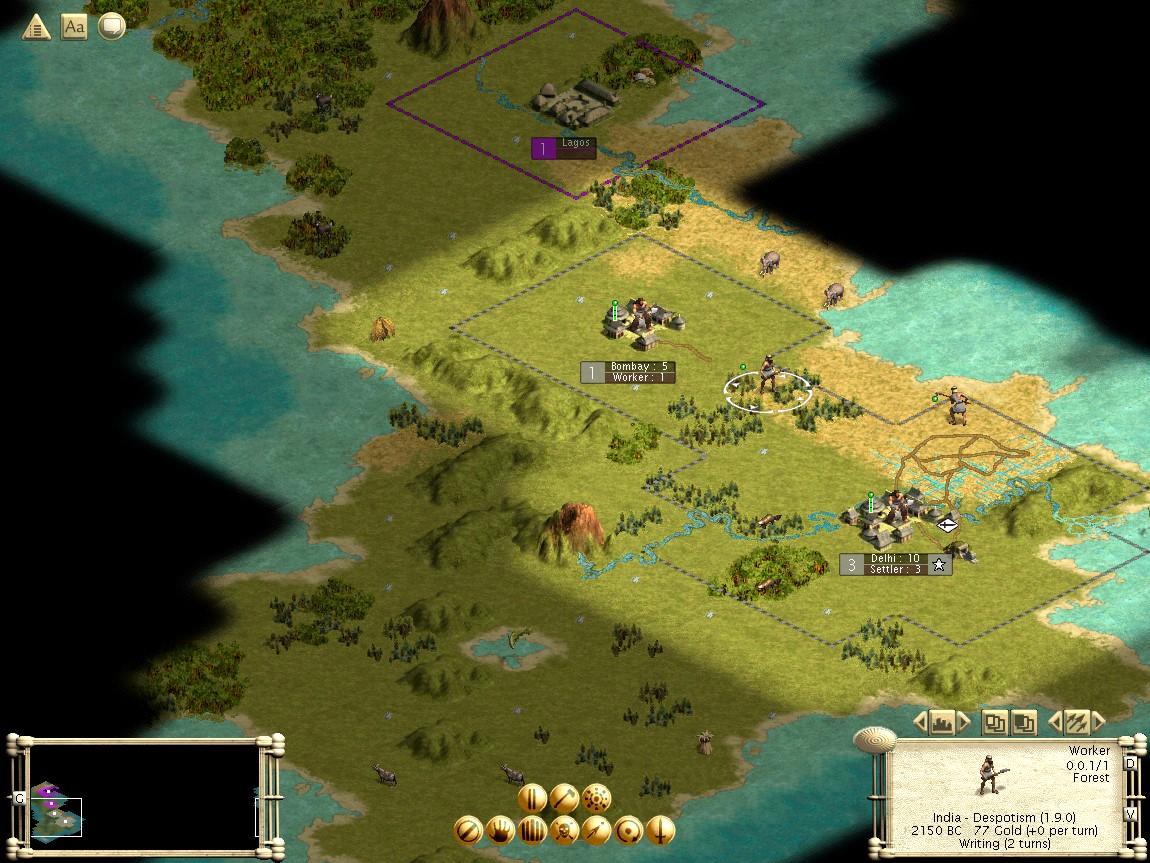Choose the axe worker action
Image resolution: width=1150 pixels, height=863 pixels.
(564, 798)
